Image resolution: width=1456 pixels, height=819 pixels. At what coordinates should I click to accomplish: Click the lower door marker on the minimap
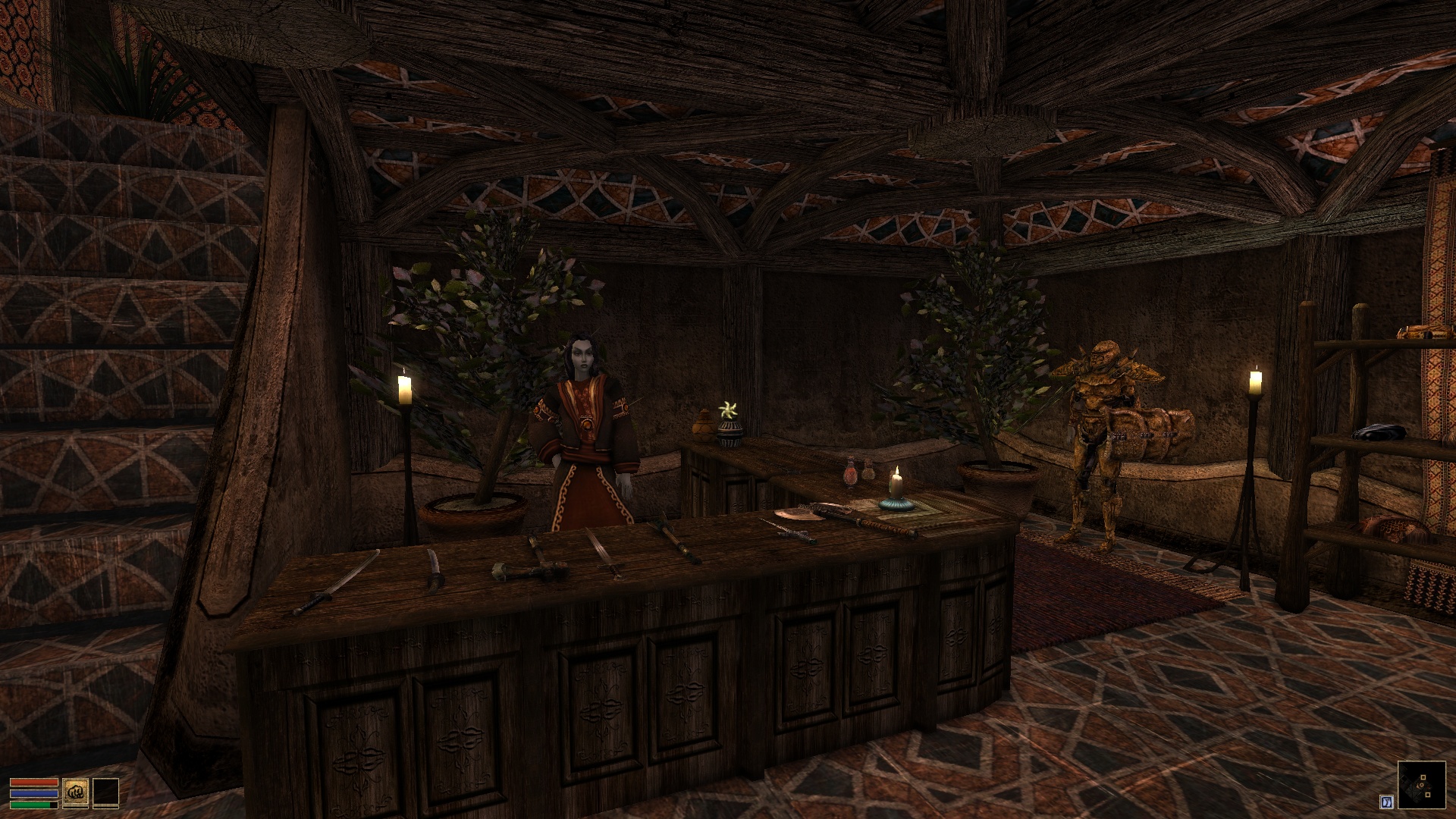click(1428, 795)
